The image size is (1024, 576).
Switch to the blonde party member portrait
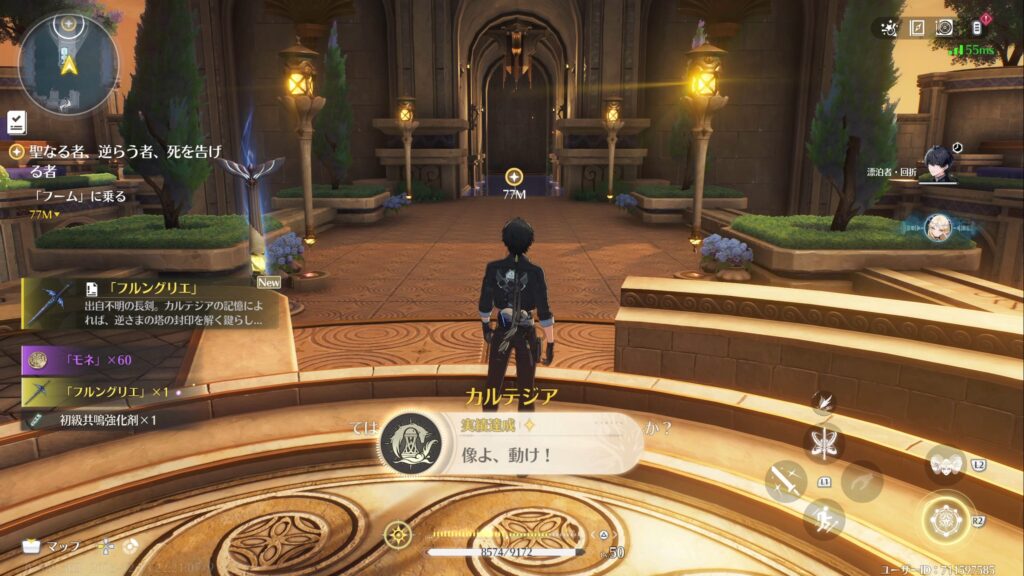pos(937,228)
